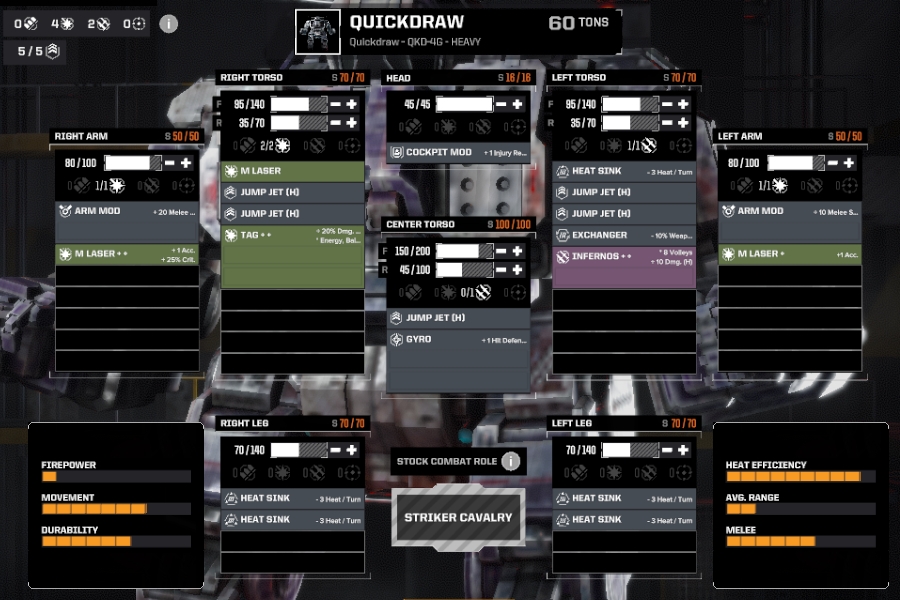
Task: Select the TAG equipment in Right Torso
Action: tap(292, 236)
